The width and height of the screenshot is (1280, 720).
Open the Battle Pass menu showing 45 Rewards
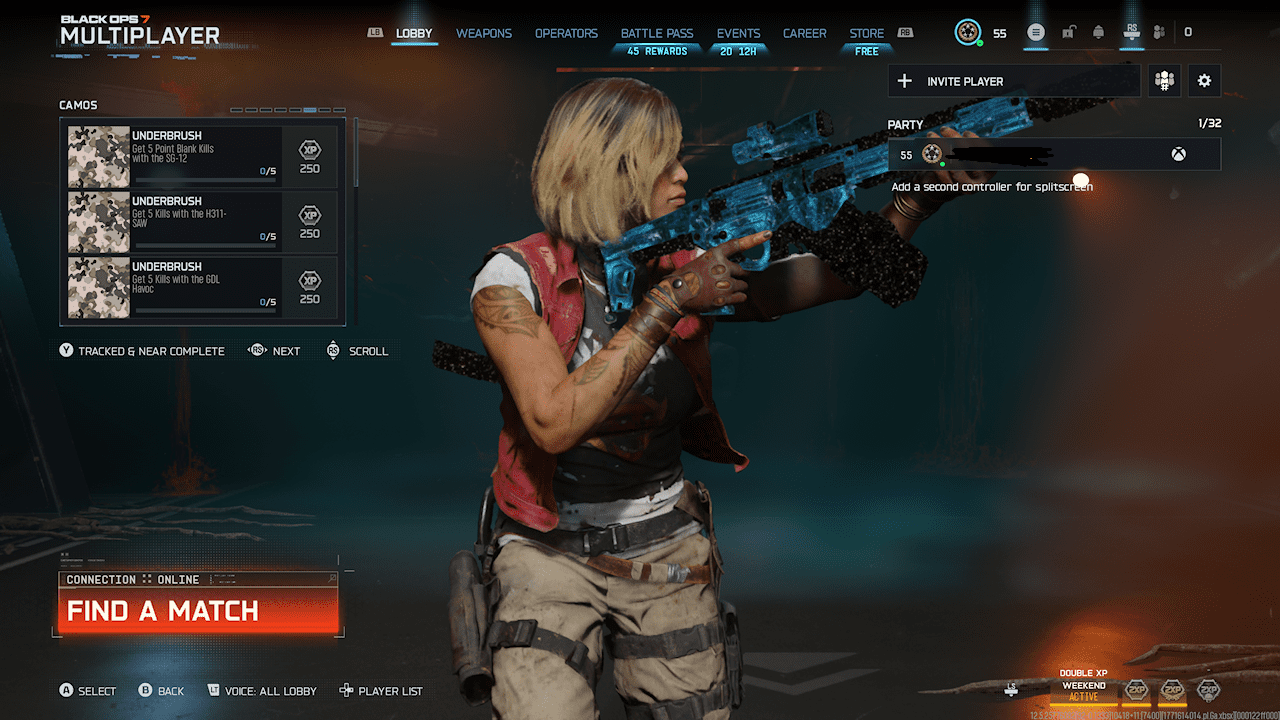point(656,33)
